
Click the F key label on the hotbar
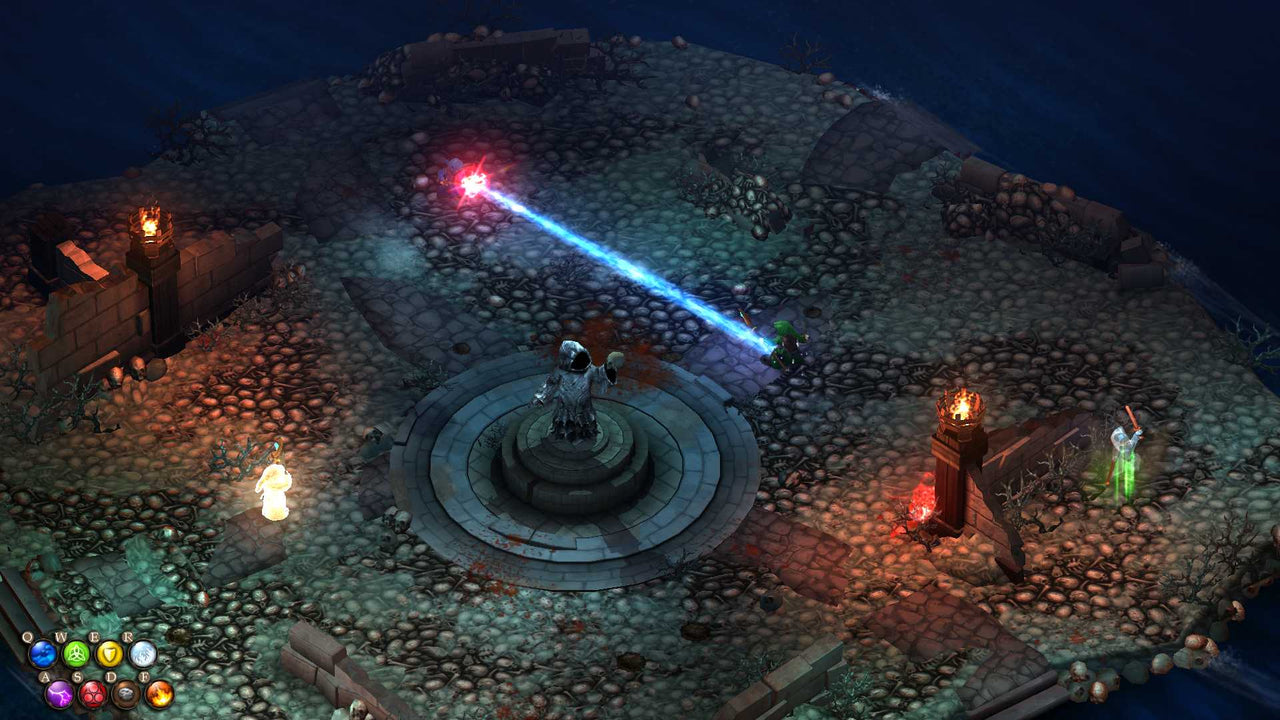[x=146, y=676]
